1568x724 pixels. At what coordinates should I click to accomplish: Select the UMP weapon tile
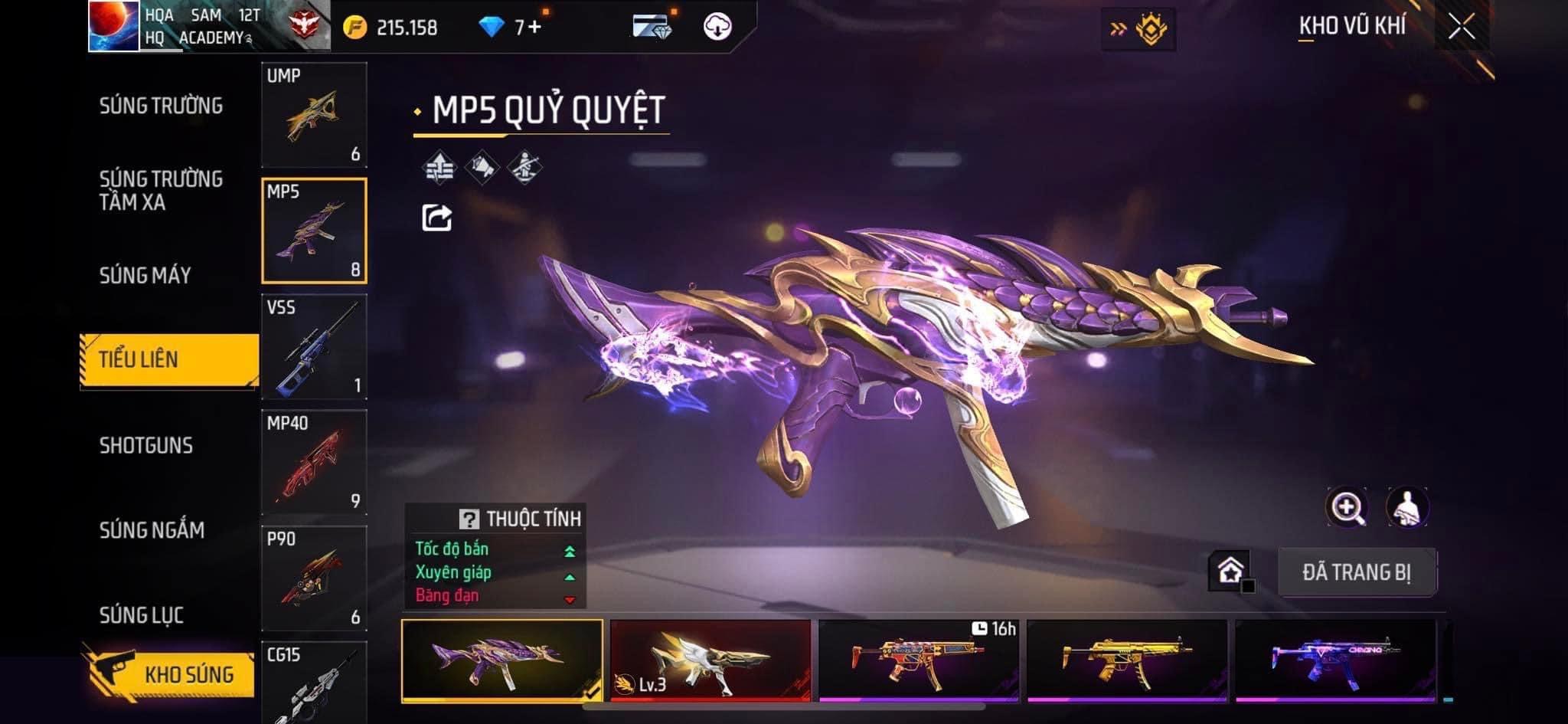pos(314,115)
